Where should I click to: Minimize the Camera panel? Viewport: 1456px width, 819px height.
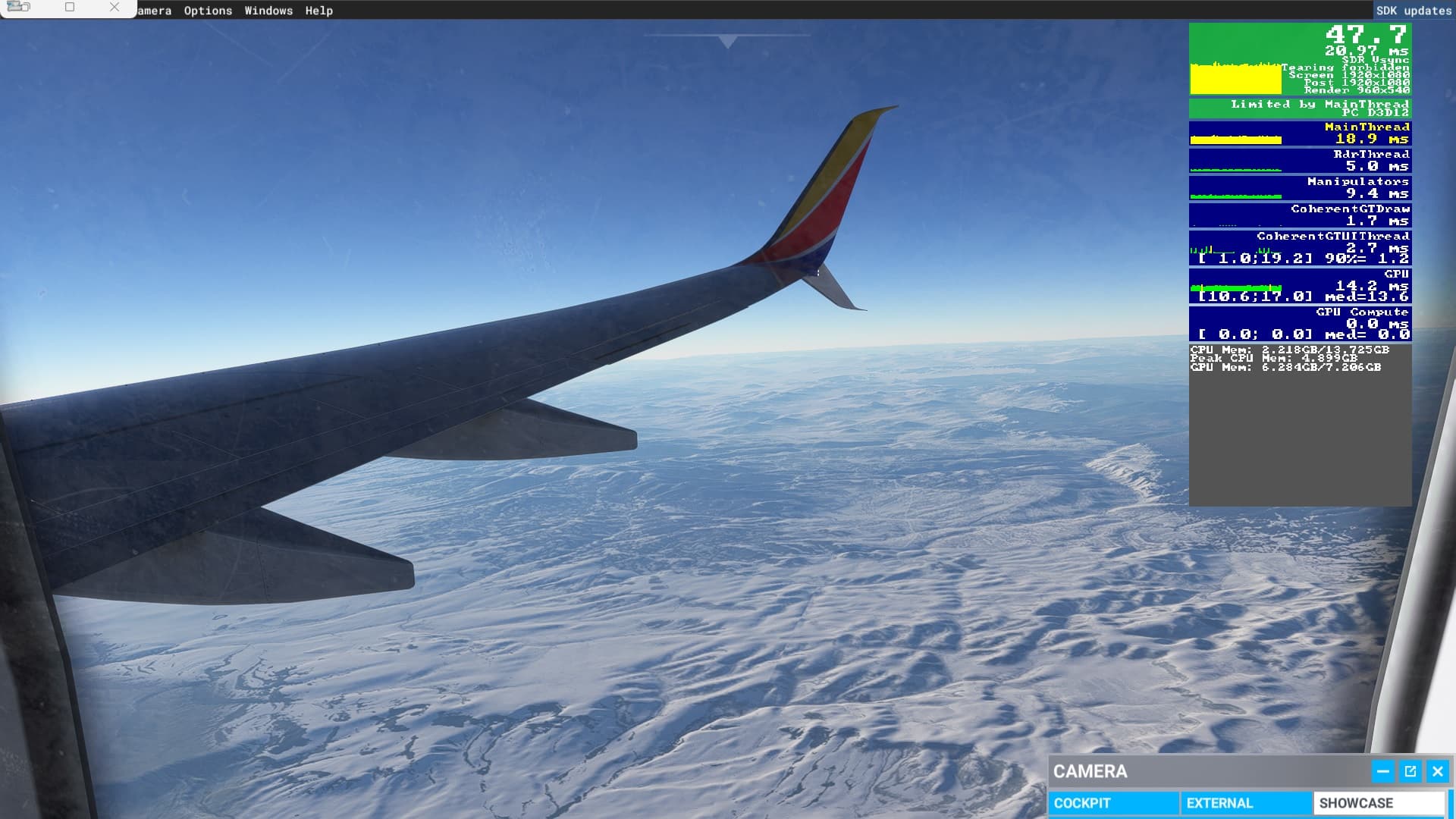point(1384,771)
